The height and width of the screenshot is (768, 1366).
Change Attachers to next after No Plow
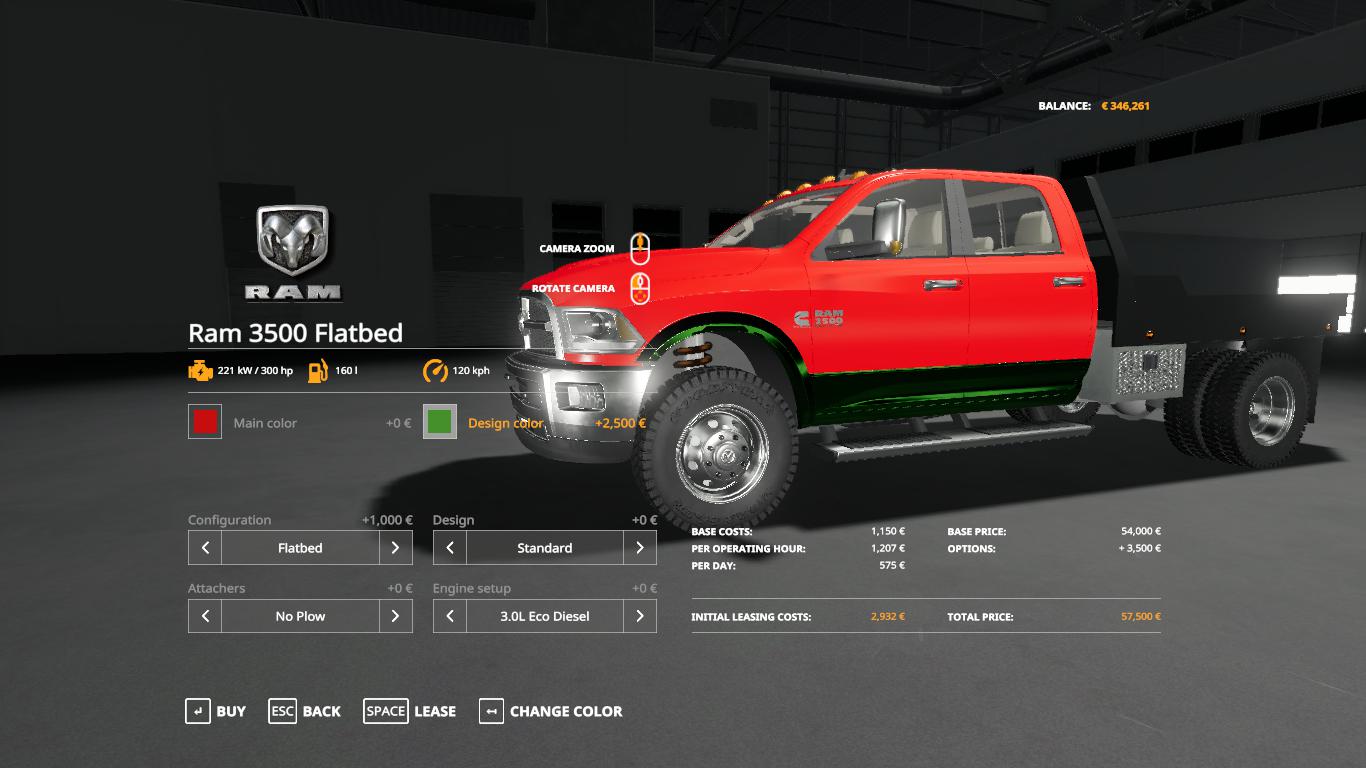click(x=396, y=616)
